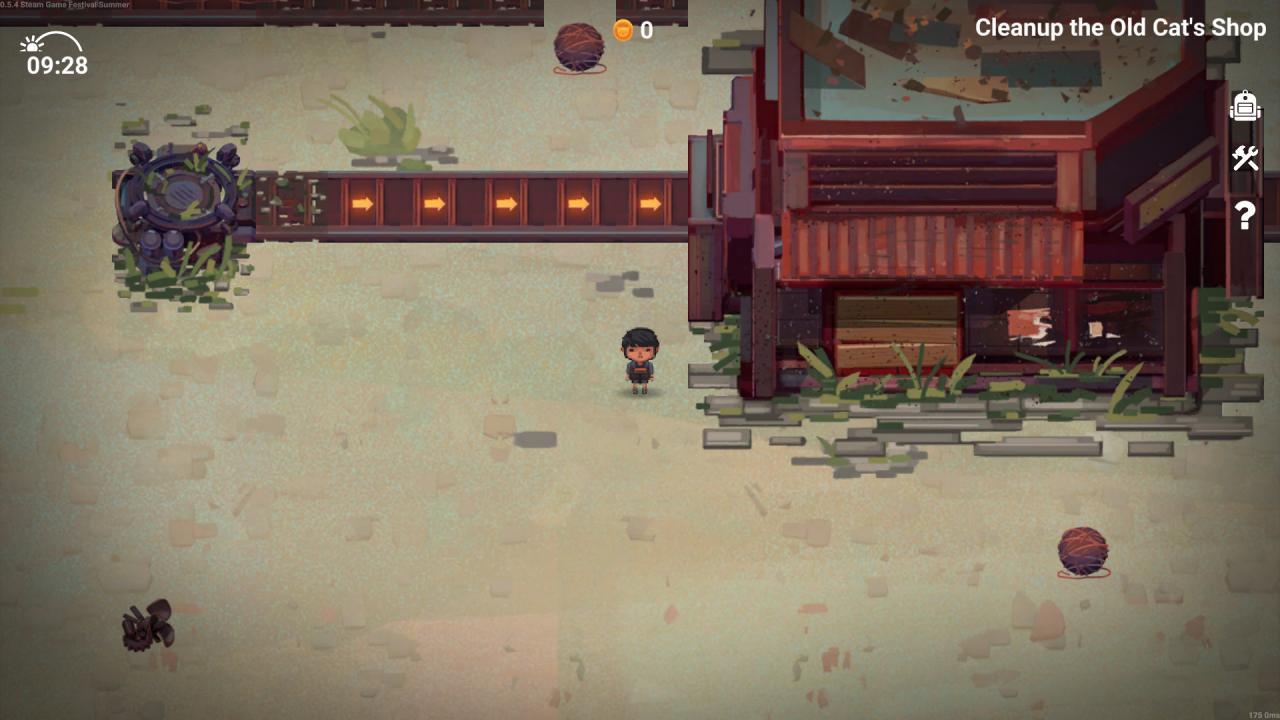Click the sunrise weather icon above the clock

(x=32, y=45)
